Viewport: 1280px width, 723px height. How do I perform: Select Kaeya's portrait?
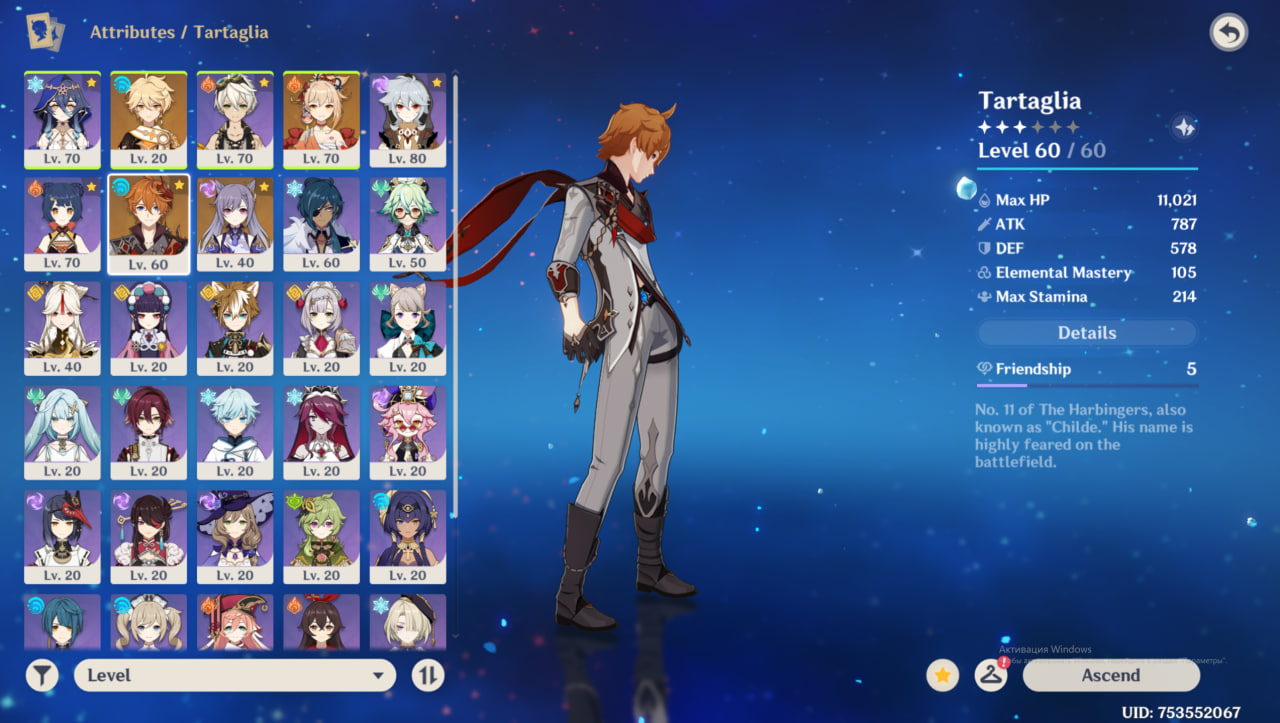click(321, 224)
